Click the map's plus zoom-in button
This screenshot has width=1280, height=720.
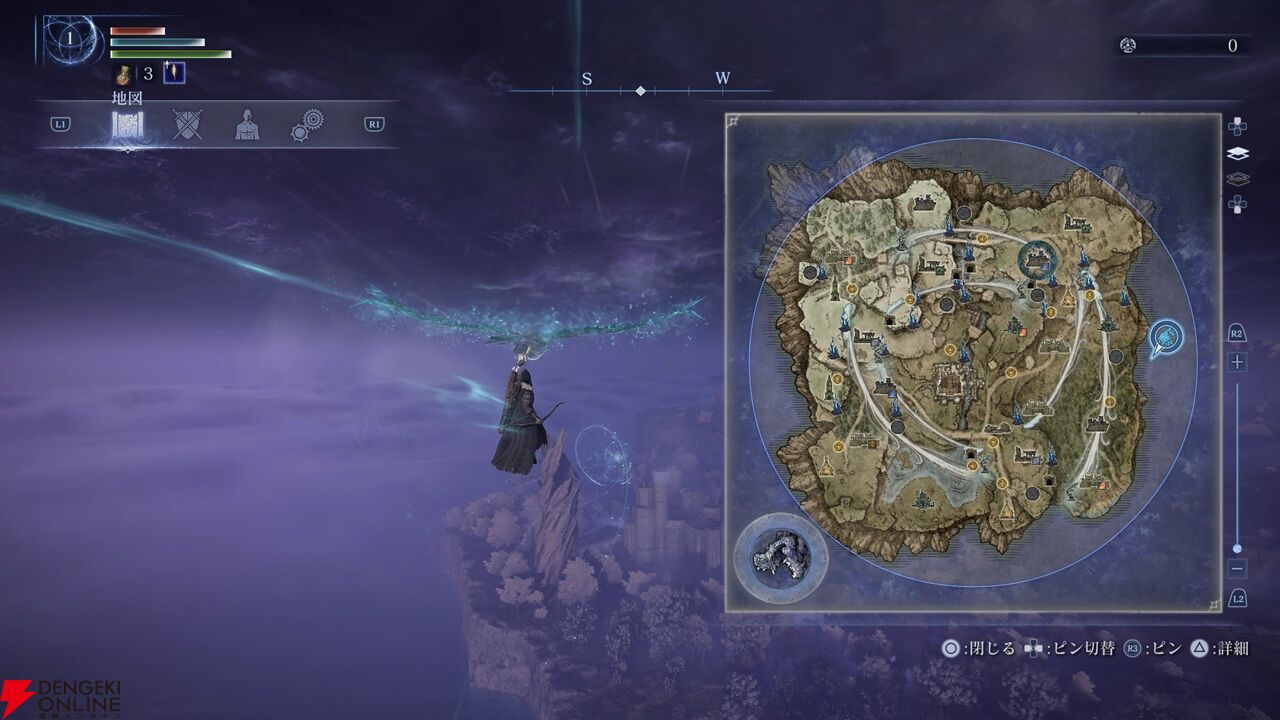1237,362
